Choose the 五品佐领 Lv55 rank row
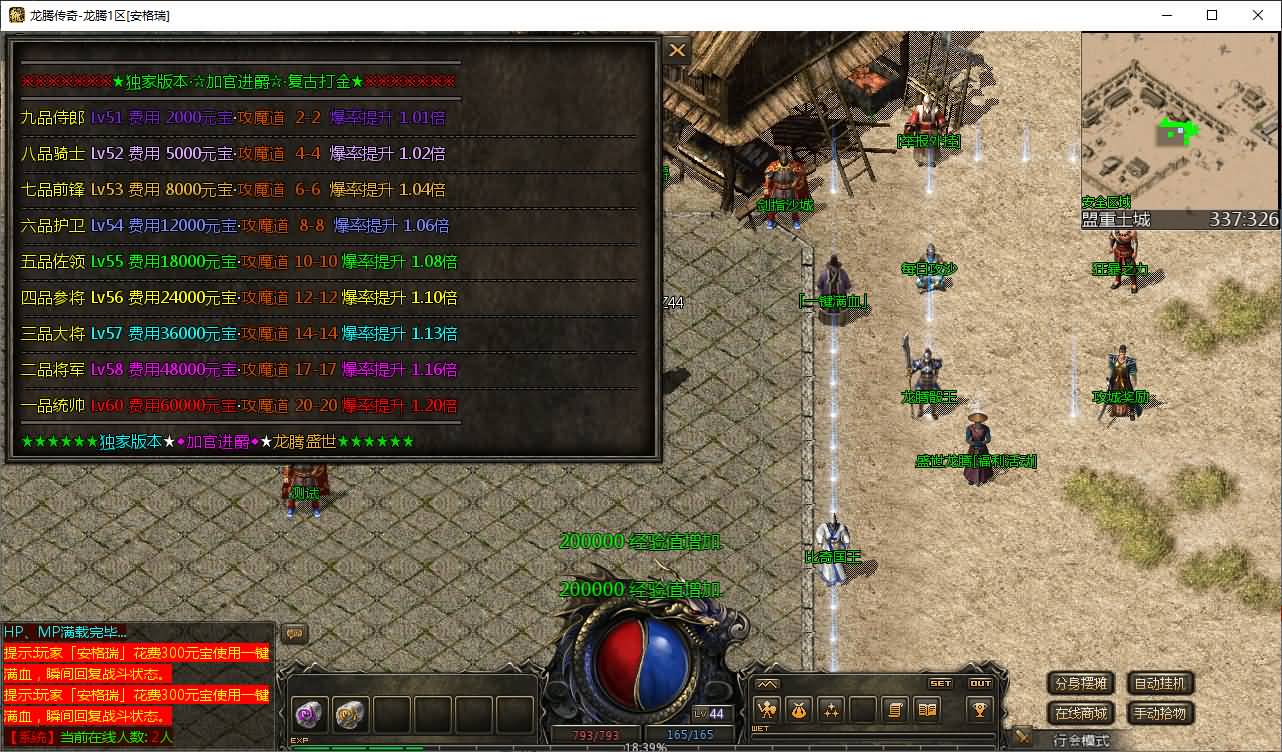This screenshot has width=1282, height=752. (x=238, y=262)
